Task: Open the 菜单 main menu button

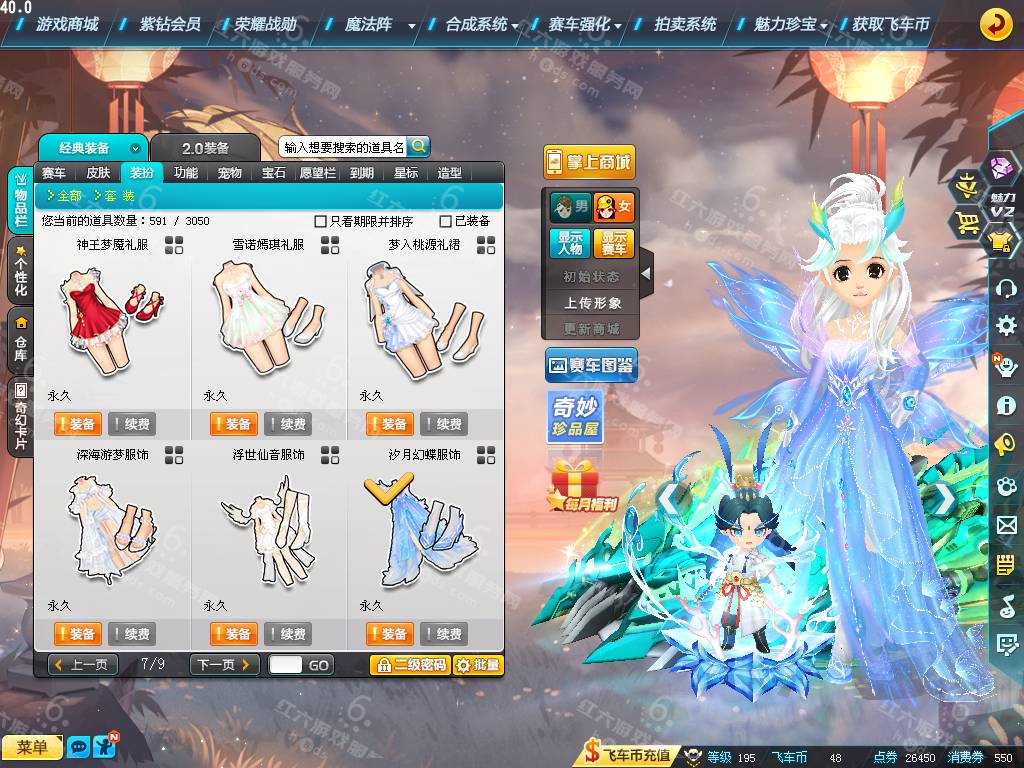Action: pos(32,747)
